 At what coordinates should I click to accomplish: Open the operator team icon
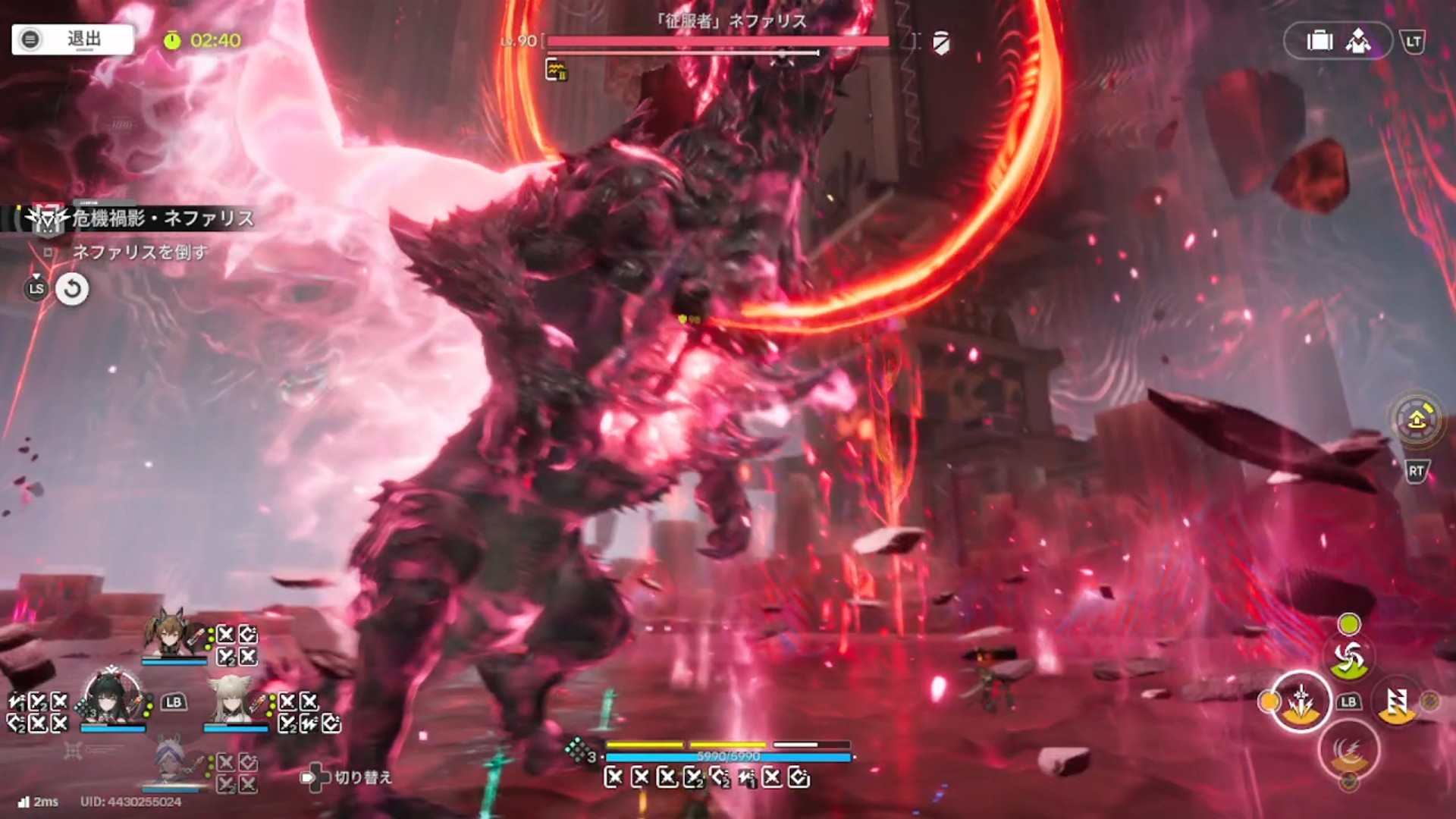point(1358,41)
